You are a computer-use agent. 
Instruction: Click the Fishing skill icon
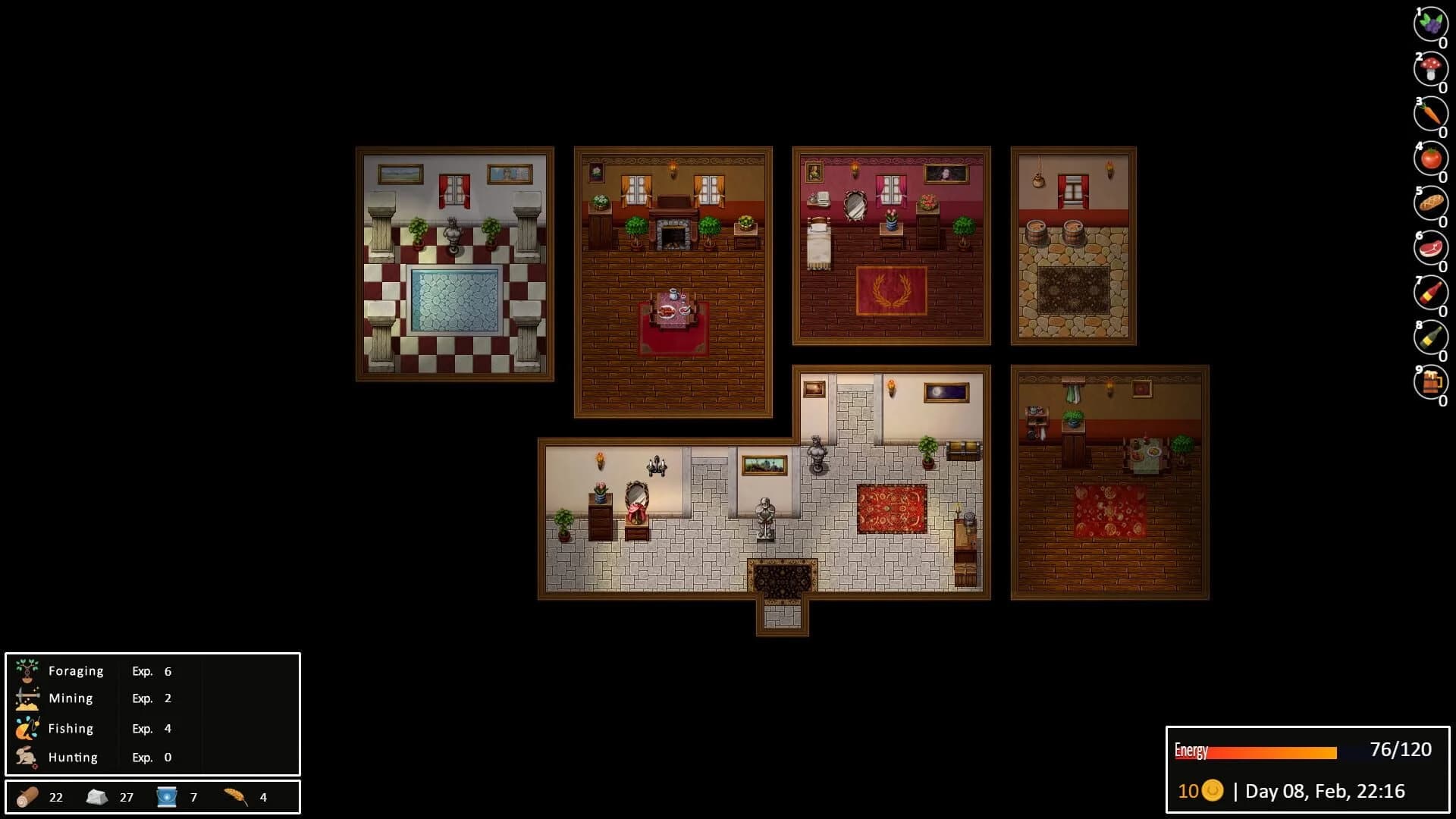27,727
